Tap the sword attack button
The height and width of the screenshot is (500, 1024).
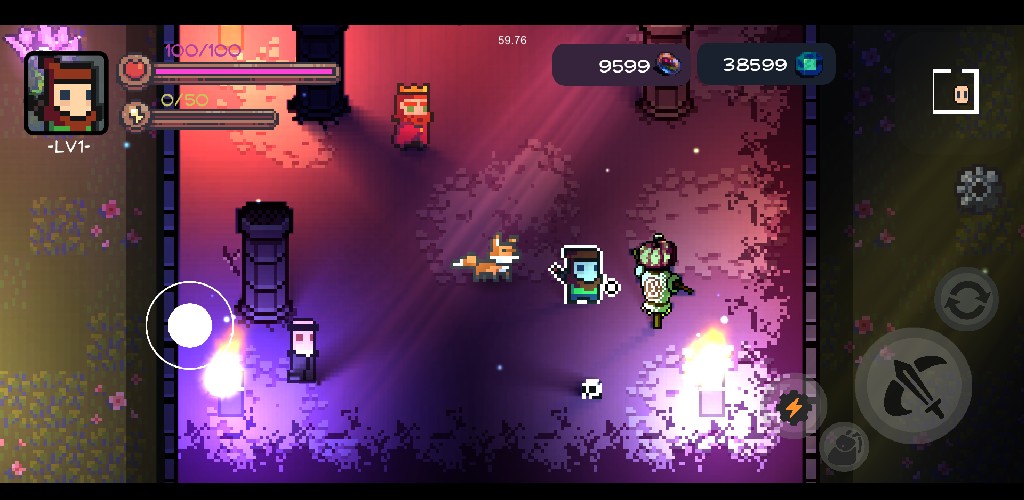click(914, 386)
